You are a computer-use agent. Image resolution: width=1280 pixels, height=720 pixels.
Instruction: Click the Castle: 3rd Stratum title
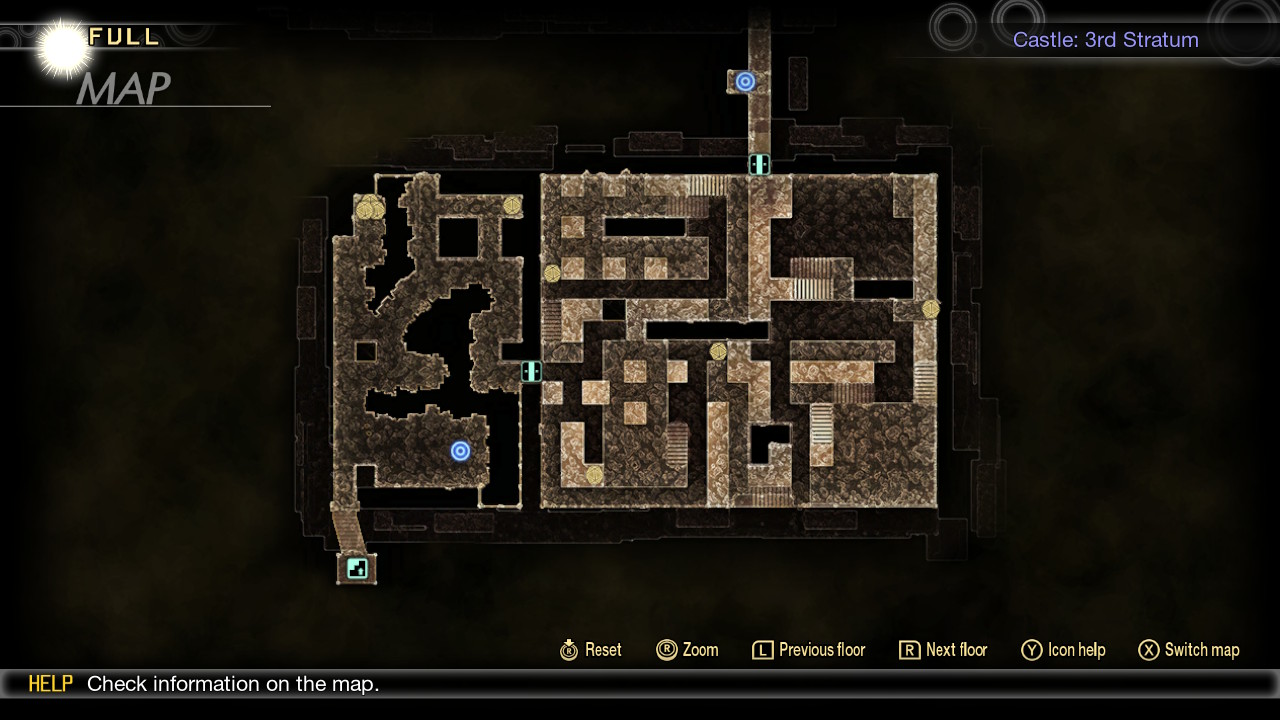tap(1105, 40)
